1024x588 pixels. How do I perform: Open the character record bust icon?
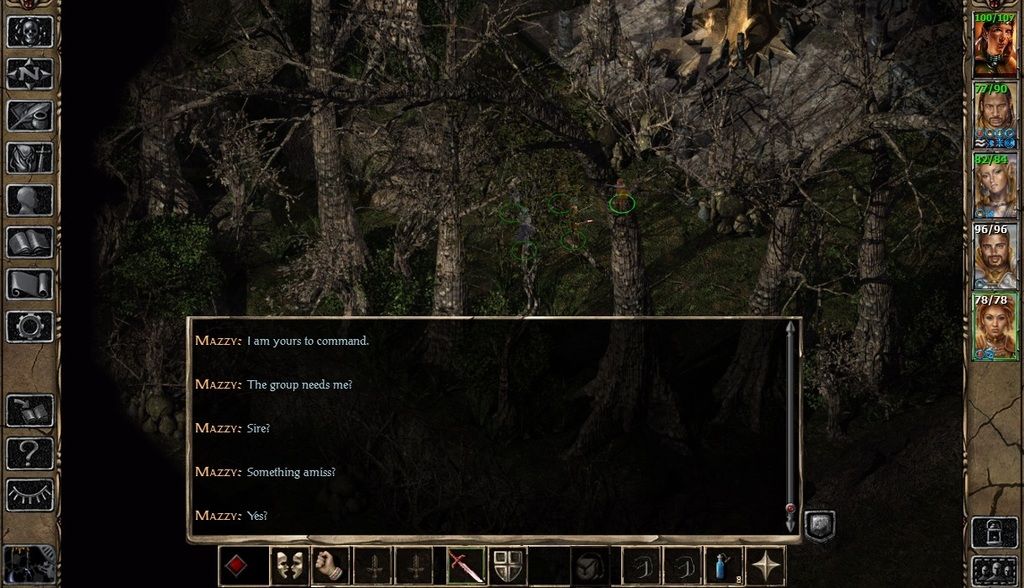click(x=30, y=200)
